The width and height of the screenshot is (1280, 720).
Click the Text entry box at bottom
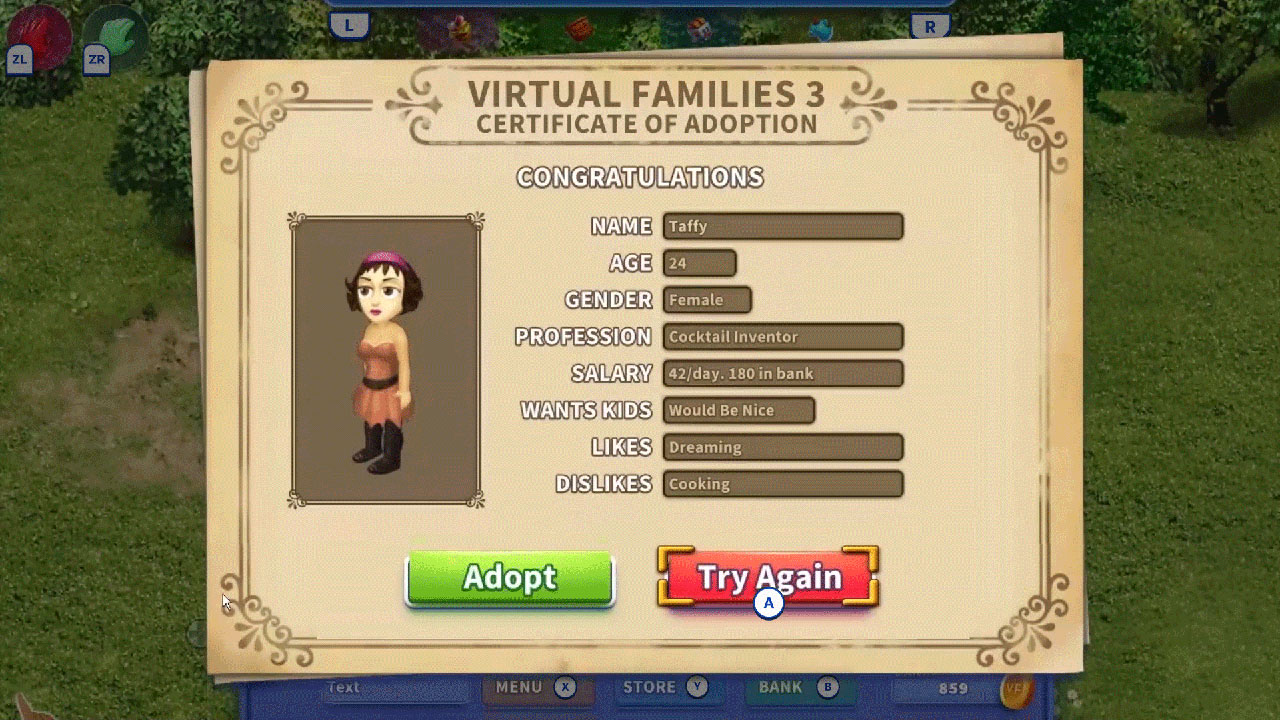coord(395,689)
